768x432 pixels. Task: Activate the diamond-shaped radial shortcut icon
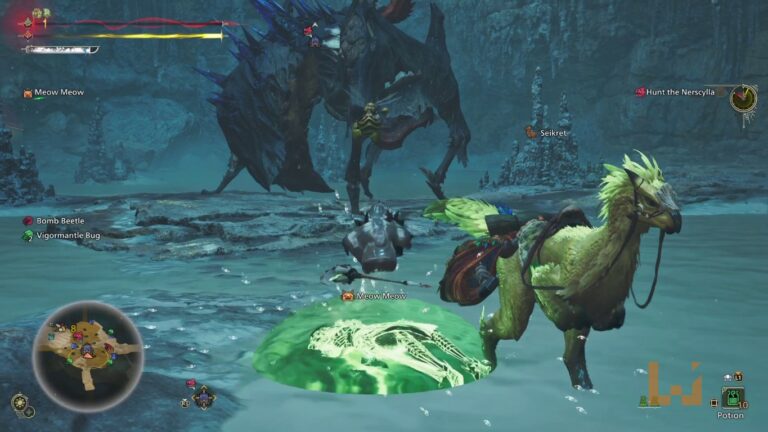(204, 397)
